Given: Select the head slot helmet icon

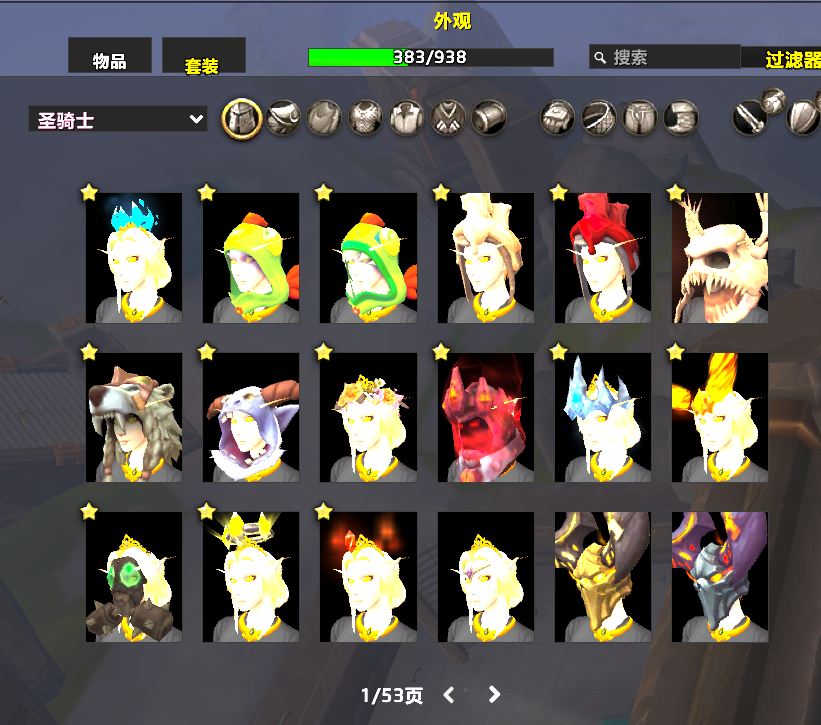Looking at the screenshot, I should pyautogui.click(x=241, y=119).
